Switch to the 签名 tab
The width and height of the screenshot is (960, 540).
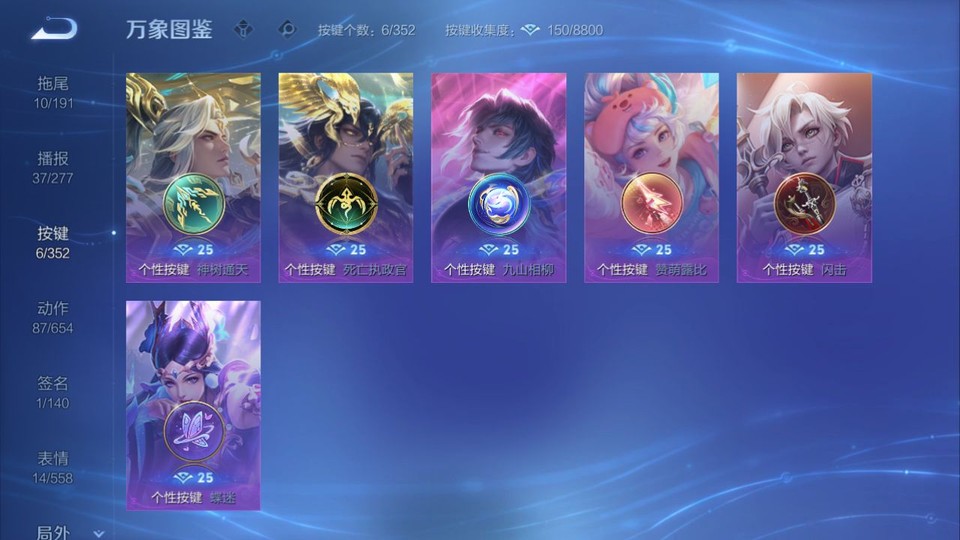pos(54,392)
